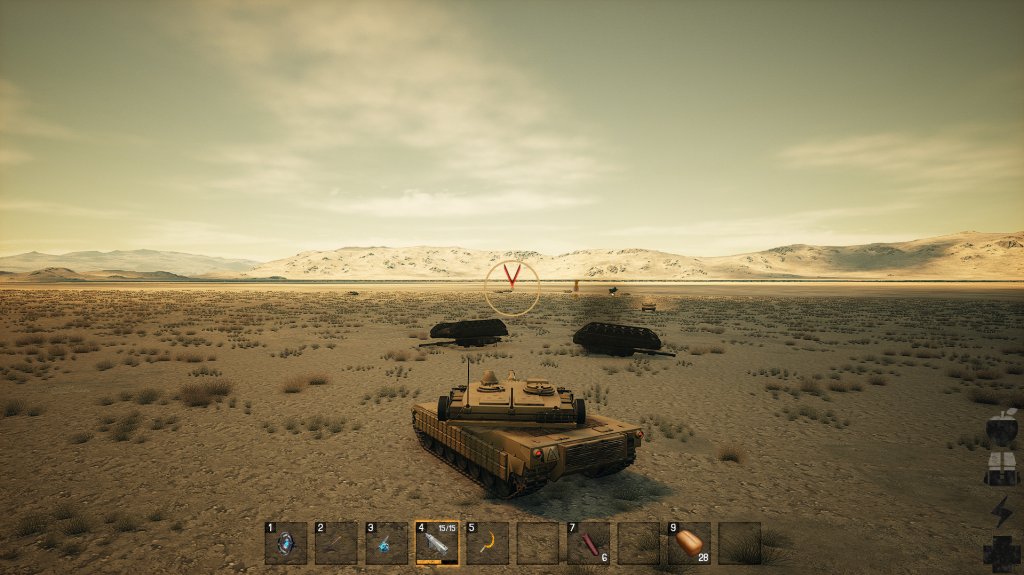Viewport: 1024px width, 575px height.
Task: Select the blue crystal item in slot 3
Action: coord(386,543)
